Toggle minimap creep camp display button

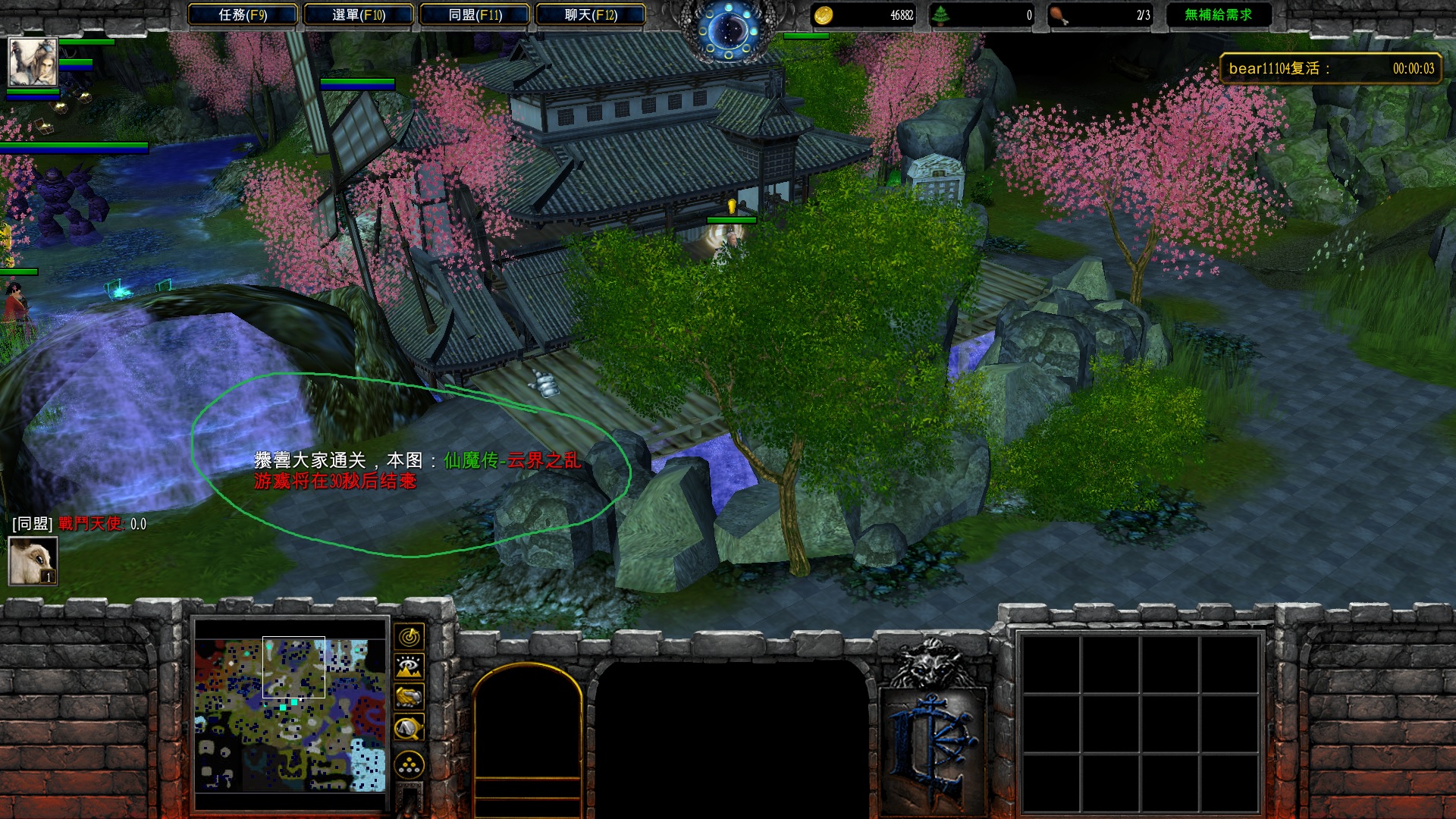click(x=409, y=728)
